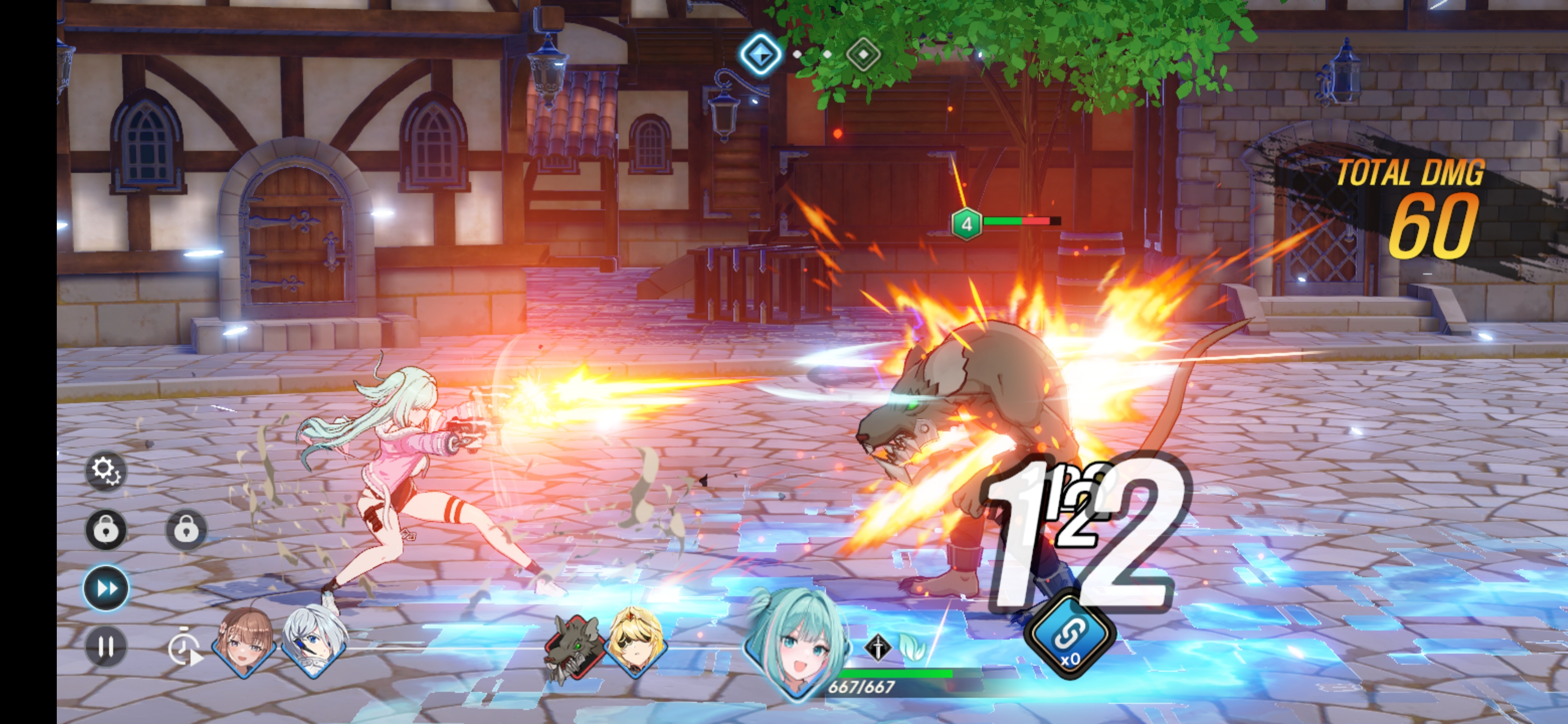This screenshot has width=1568, height=724.
Task: Toggle the glowing fast-forward speed button
Action: pyautogui.click(x=106, y=588)
